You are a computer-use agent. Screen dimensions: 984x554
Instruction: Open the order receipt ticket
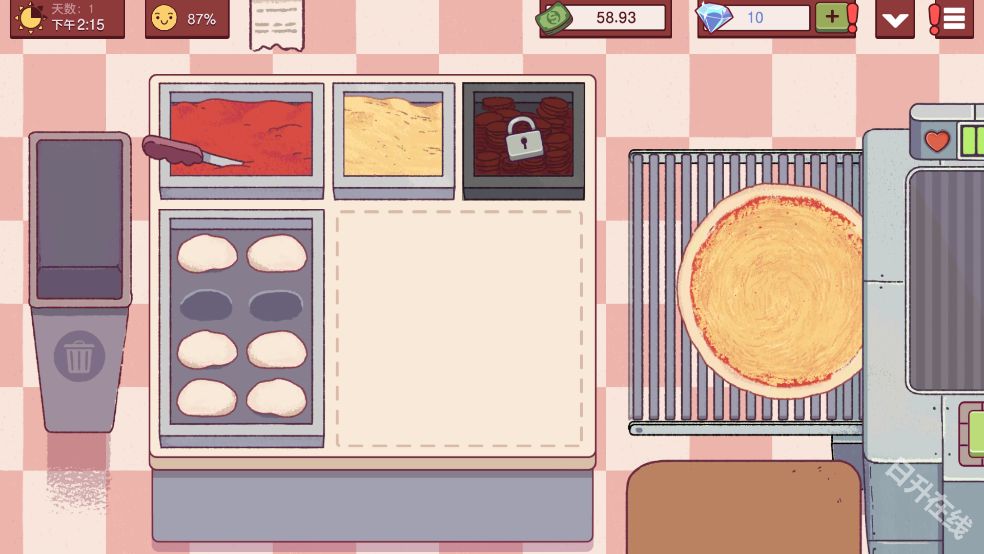point(277,24)
